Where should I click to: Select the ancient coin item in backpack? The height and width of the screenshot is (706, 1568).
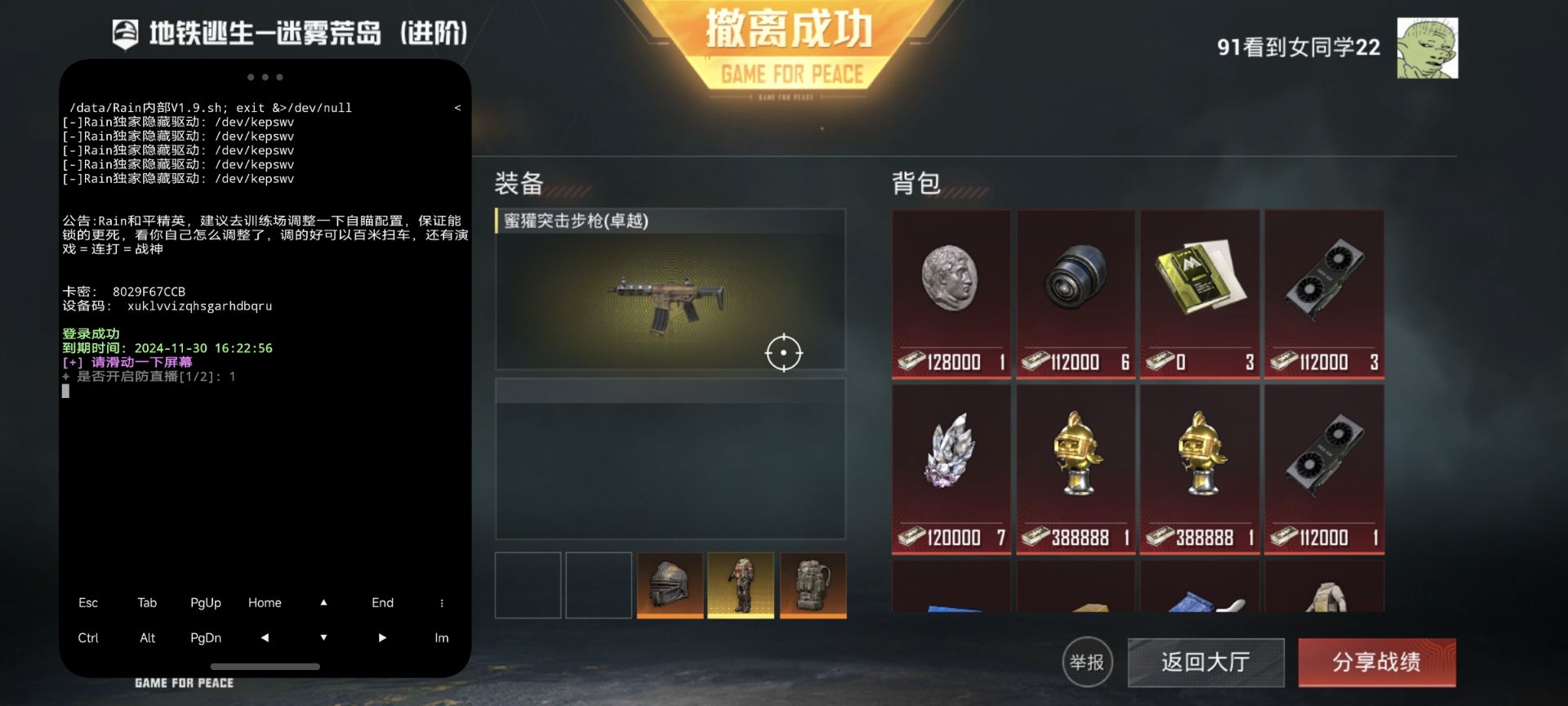pyautogui.click(x=951, y=286)
